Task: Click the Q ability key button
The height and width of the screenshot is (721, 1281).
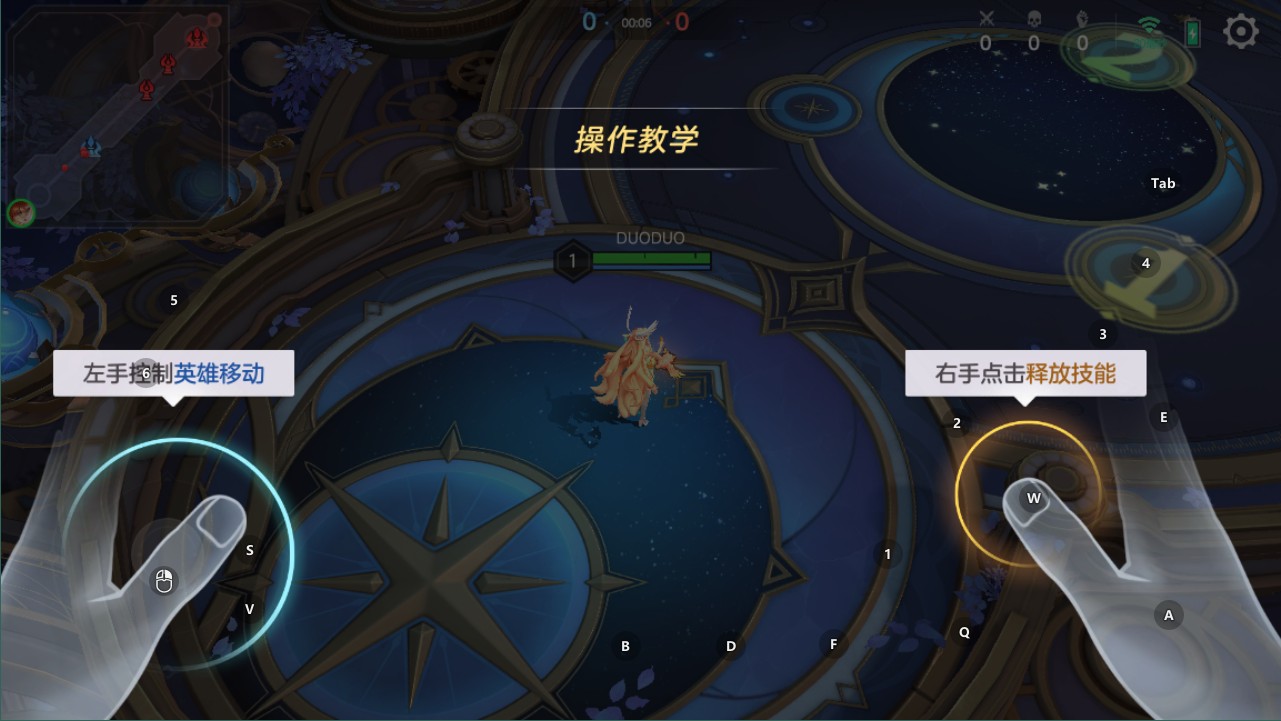Action: tap(963, 631)
